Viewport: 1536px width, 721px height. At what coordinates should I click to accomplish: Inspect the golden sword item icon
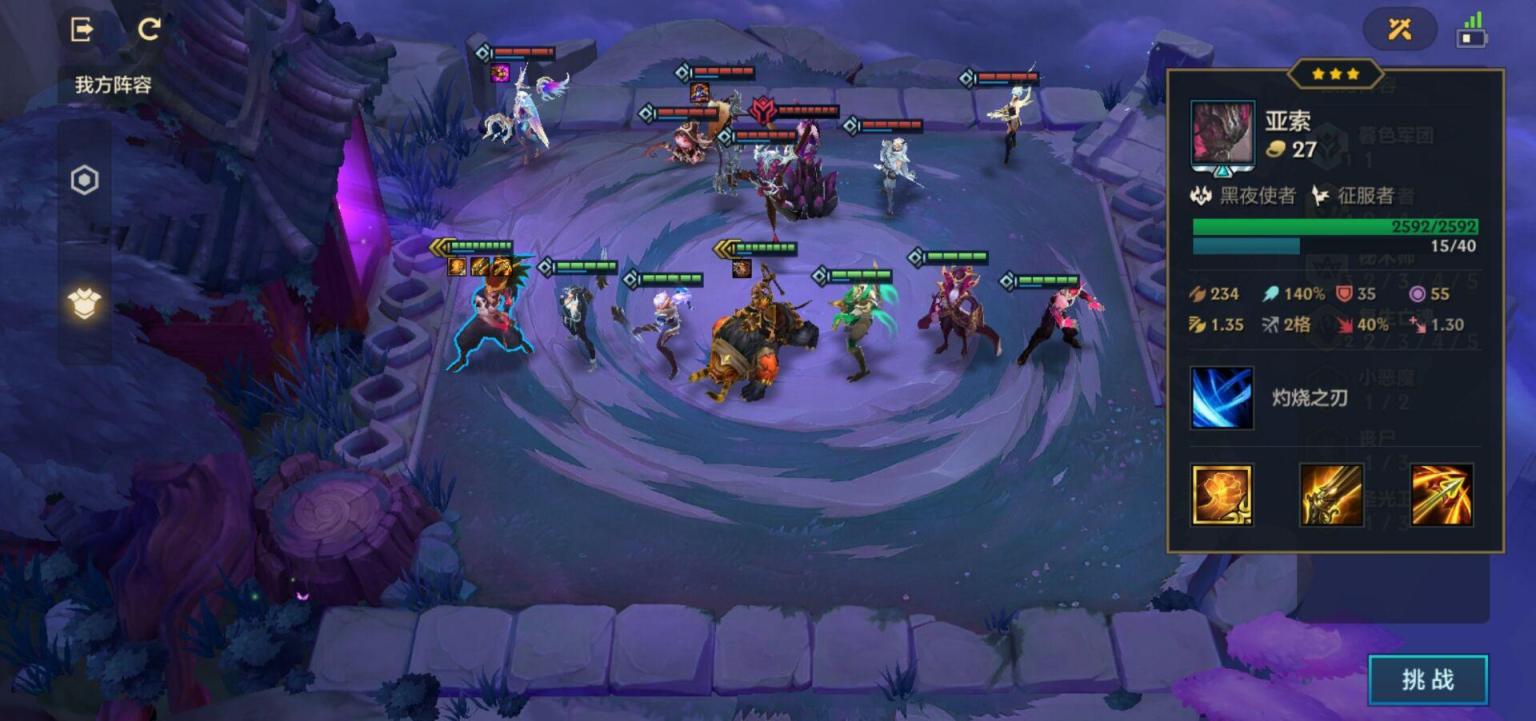[x=1331, y=495]
